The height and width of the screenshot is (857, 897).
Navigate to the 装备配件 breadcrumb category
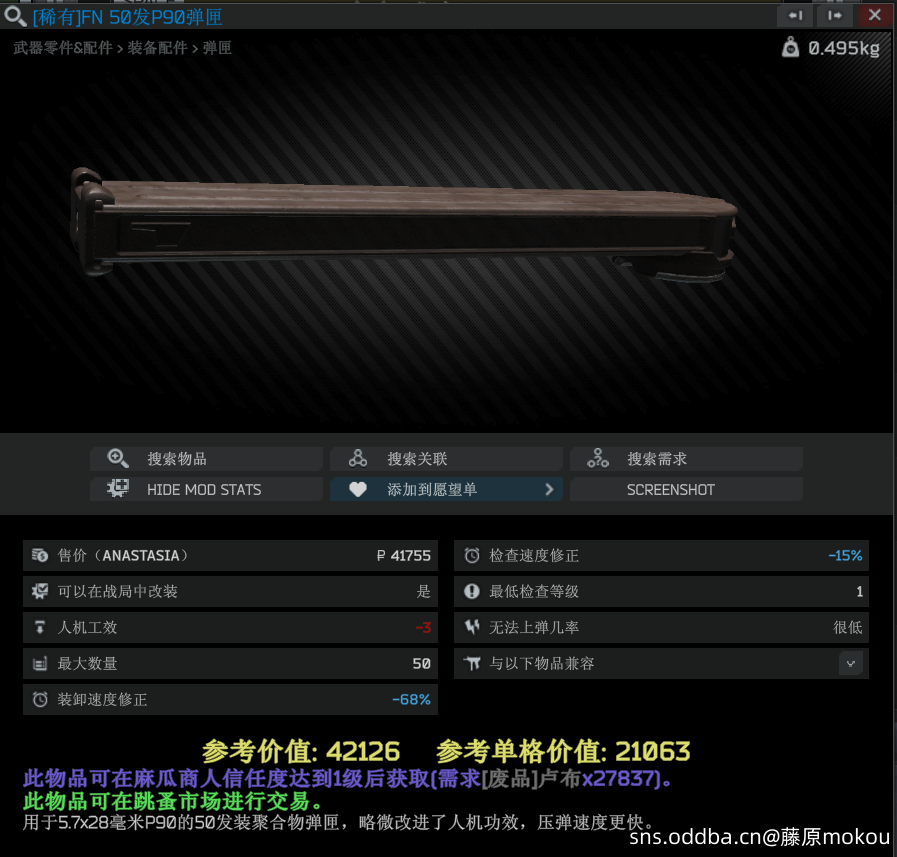pyautogui.click(x=157, y=48)
